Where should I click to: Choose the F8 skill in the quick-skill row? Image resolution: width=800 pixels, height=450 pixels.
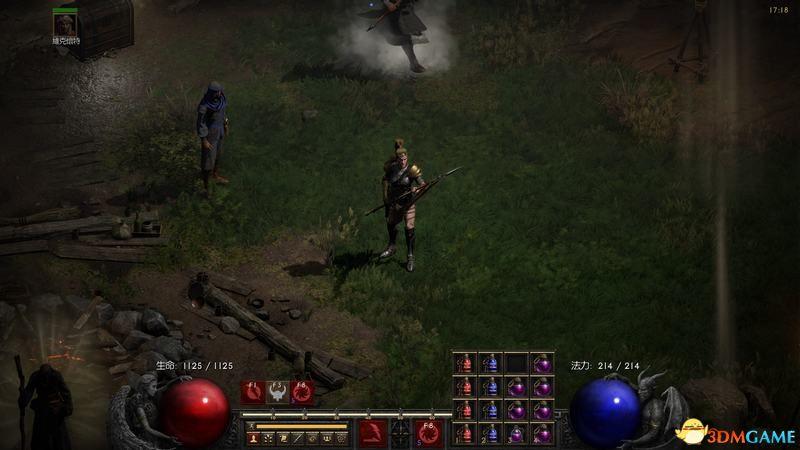coord(301,392)
